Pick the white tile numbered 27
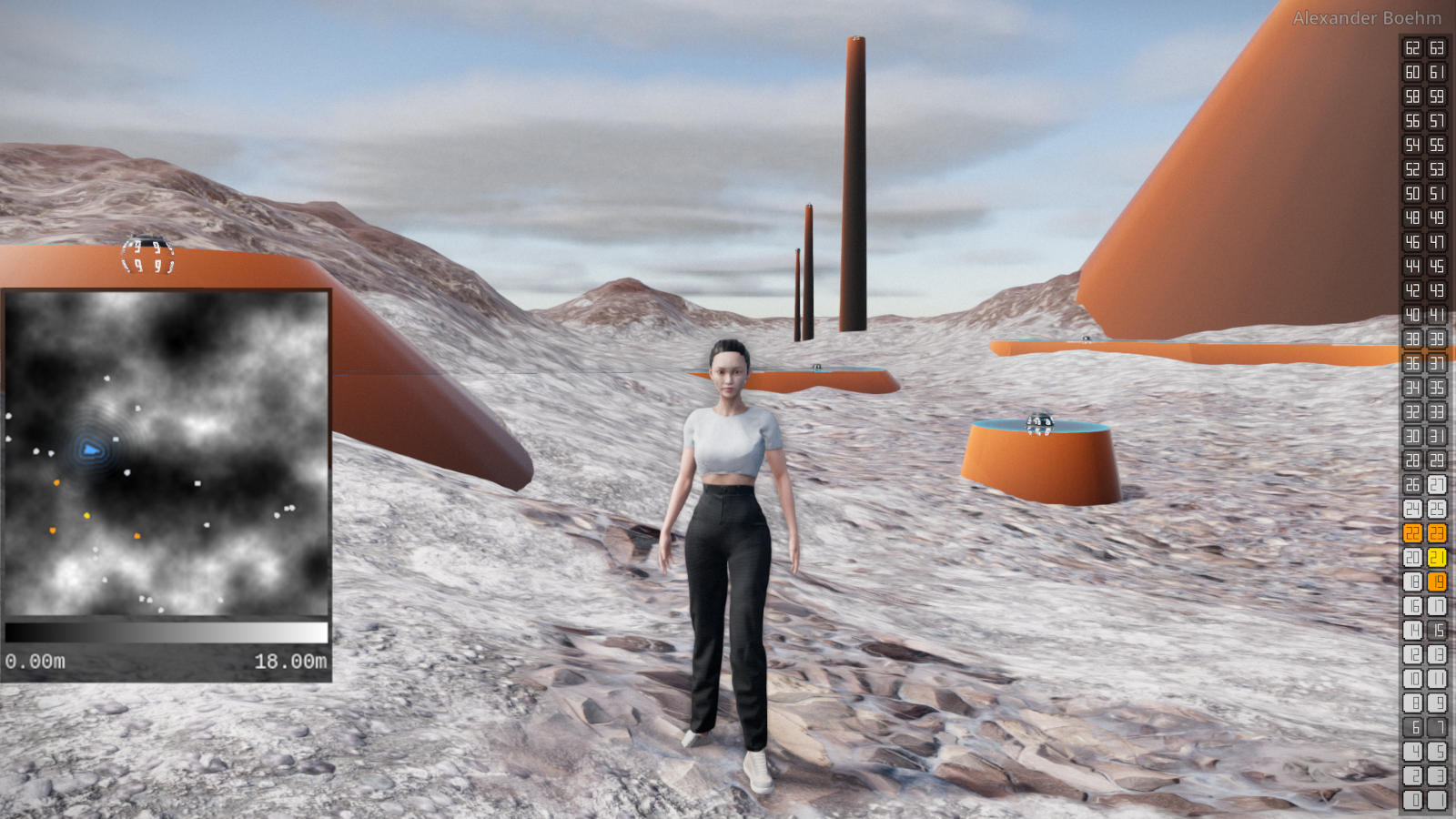 point(1437,484)
